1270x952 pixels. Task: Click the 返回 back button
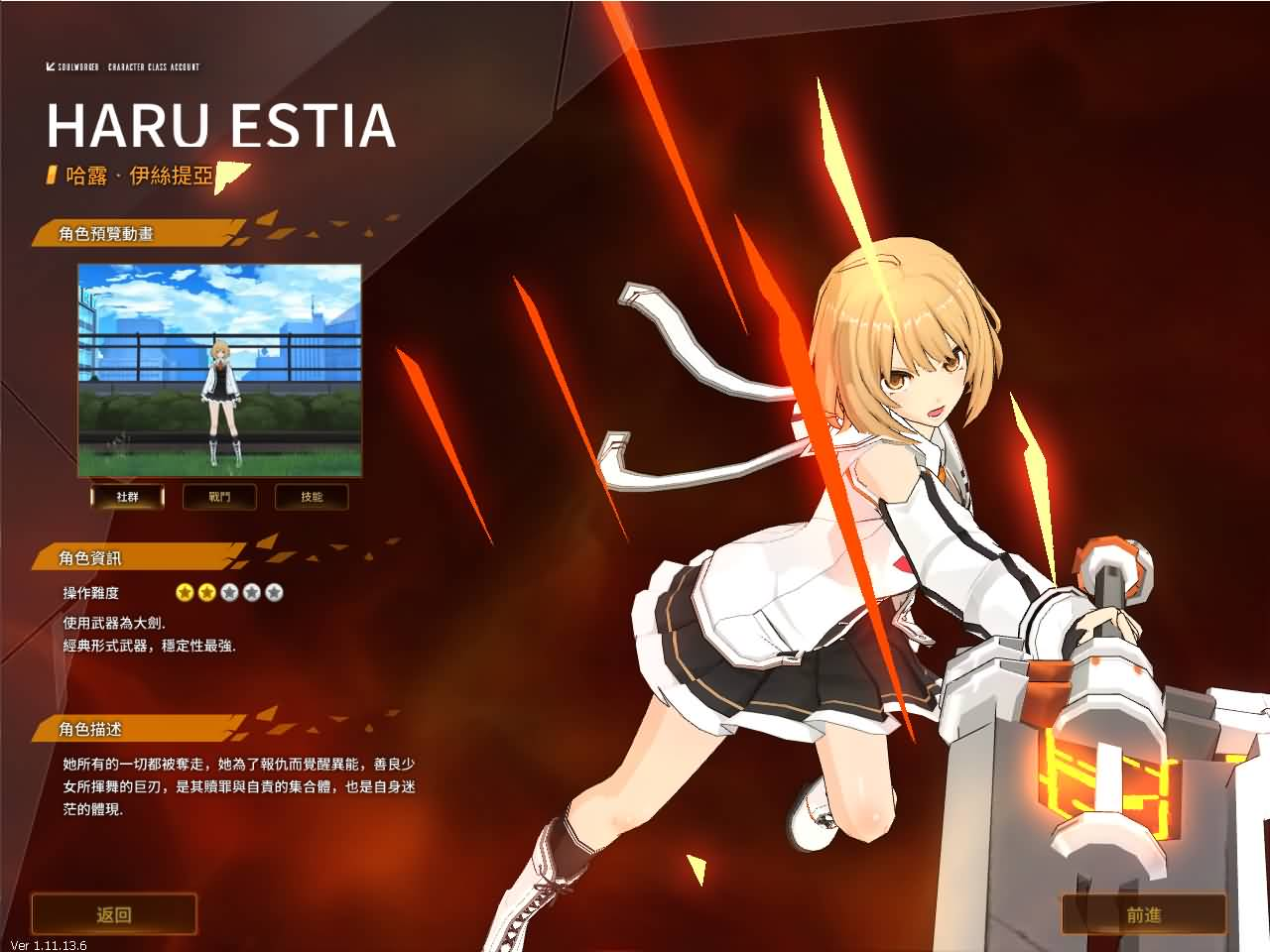pos(114,914)
